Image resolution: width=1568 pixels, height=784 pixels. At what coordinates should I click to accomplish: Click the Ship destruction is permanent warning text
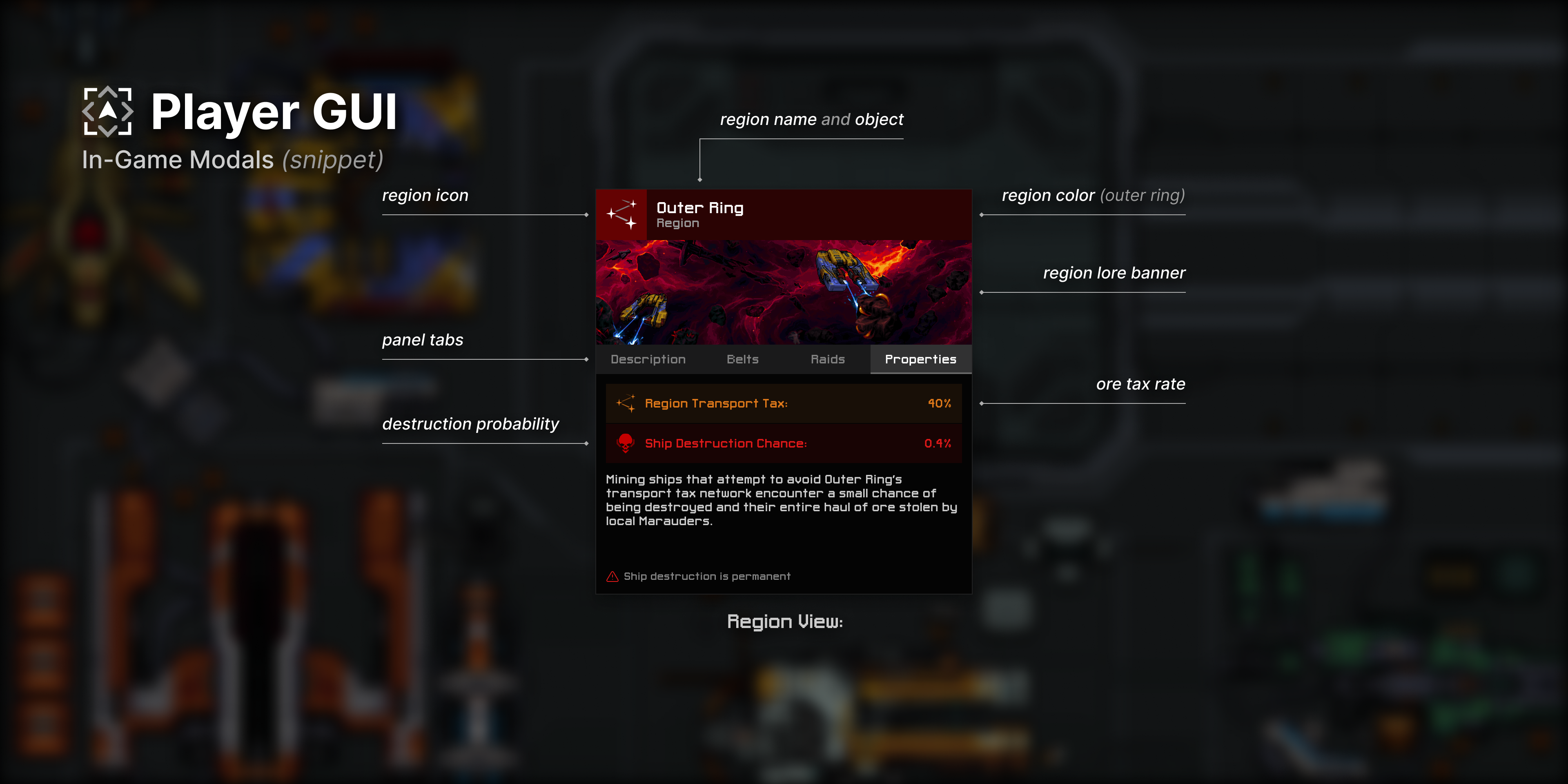[x=707, y=576]
